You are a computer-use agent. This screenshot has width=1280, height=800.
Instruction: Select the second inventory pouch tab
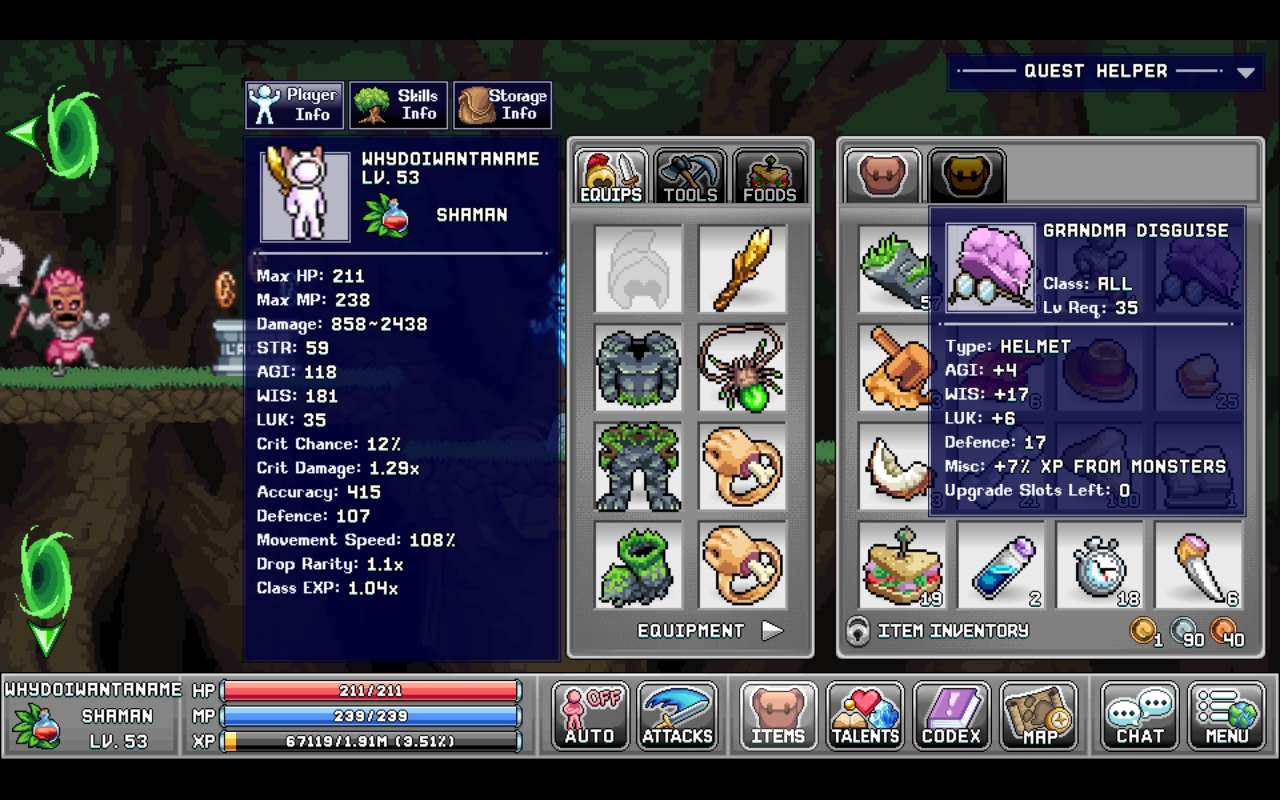pyautogui.click(x=966, y=174)
